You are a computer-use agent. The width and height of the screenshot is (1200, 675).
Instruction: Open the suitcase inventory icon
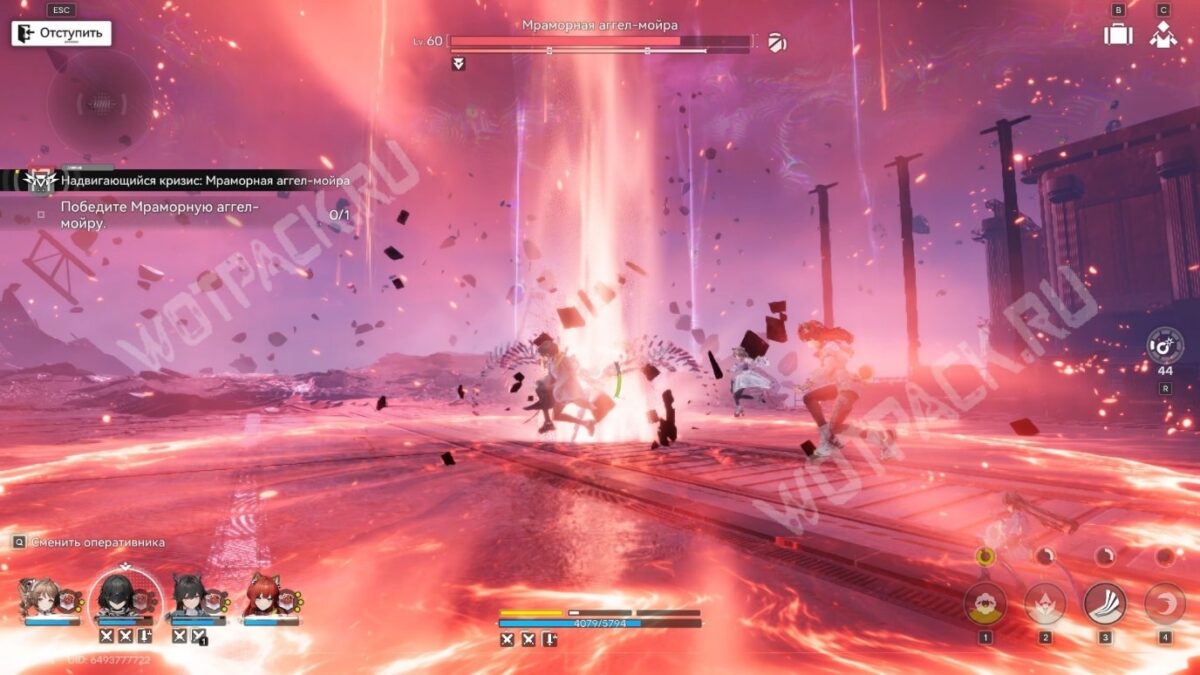point(1118,34)
